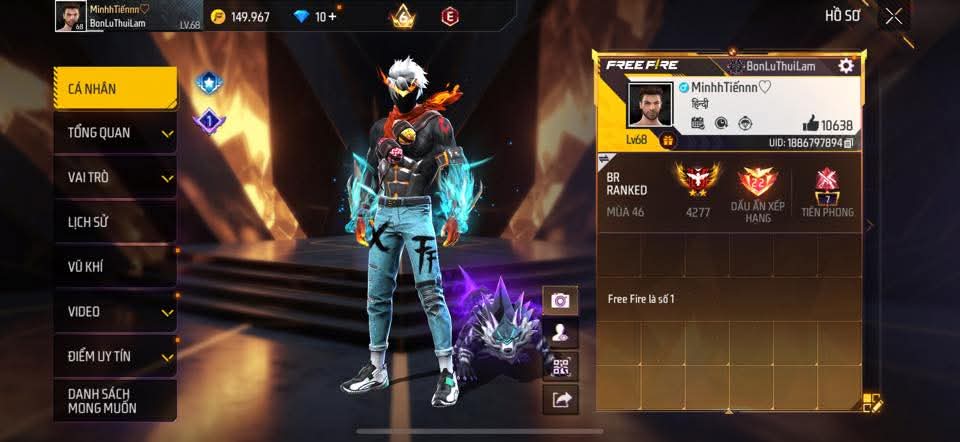Click the camera screenshot button
This screenshot has height=442, width=960.
560,300
